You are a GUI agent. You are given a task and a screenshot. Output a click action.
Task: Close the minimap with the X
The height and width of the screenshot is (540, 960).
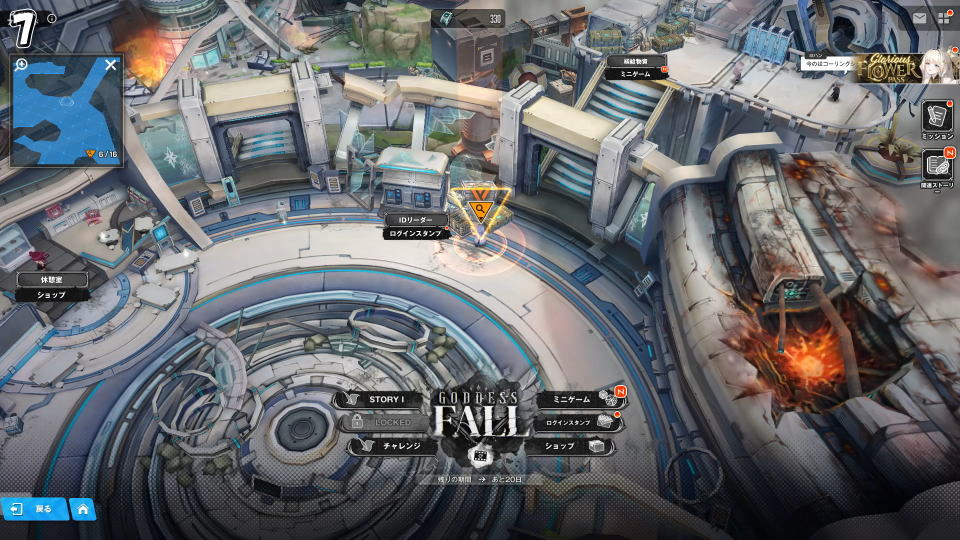pos(111,65)
